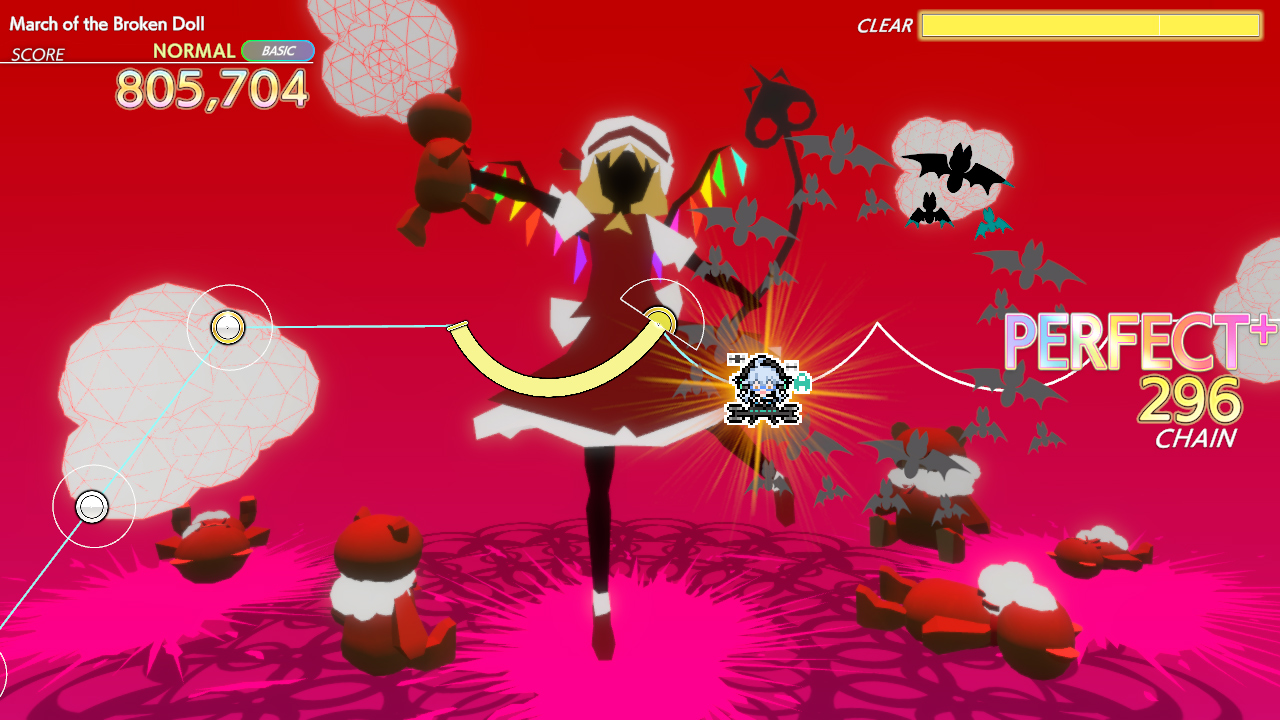Tap the white note circle at lower left
1280x720 pixels.
coord(92,506)
